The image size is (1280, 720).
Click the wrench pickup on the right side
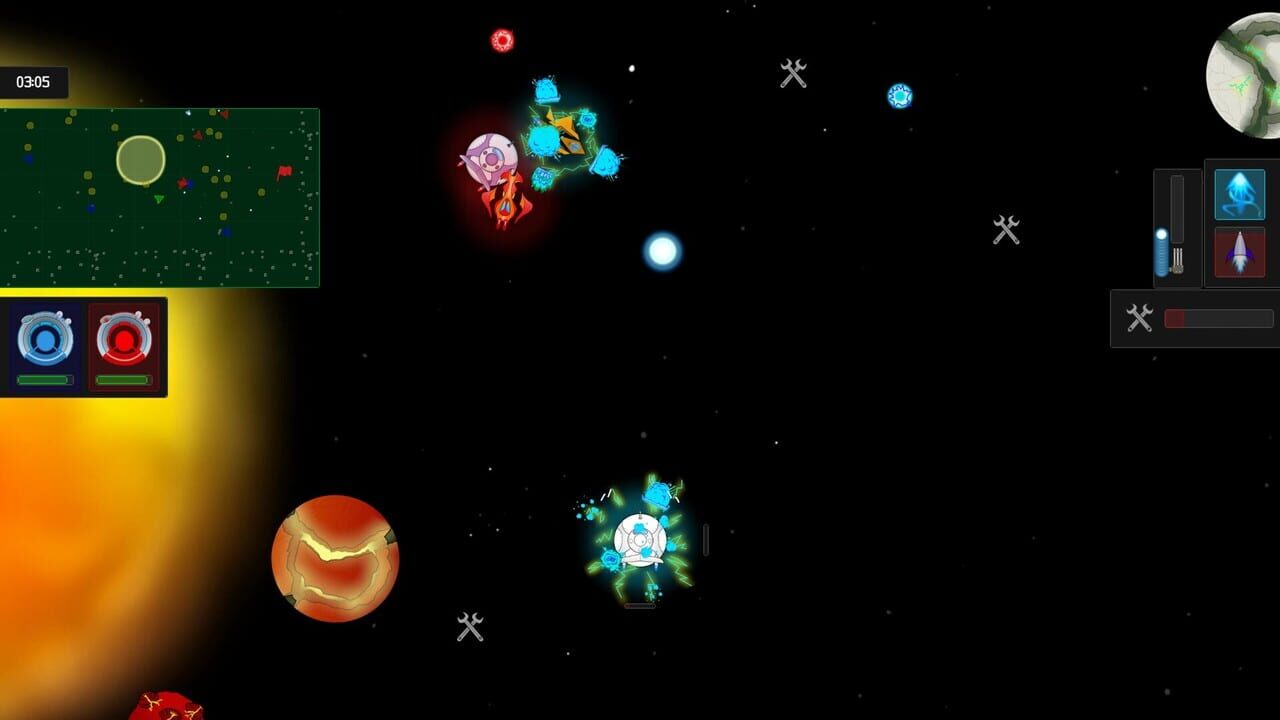pos(1005,232)
